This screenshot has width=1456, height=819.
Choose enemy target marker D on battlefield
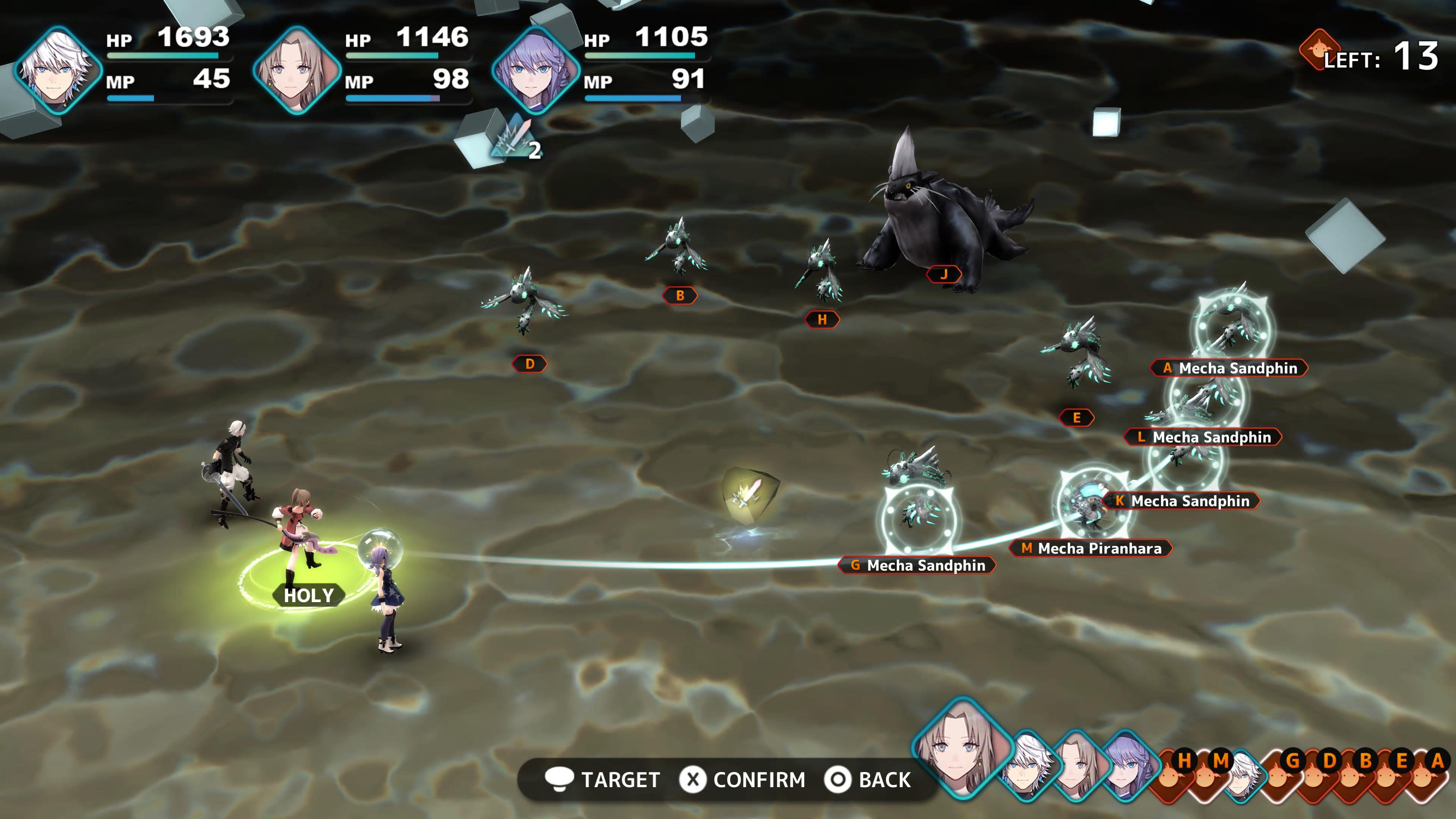[530, 364]
